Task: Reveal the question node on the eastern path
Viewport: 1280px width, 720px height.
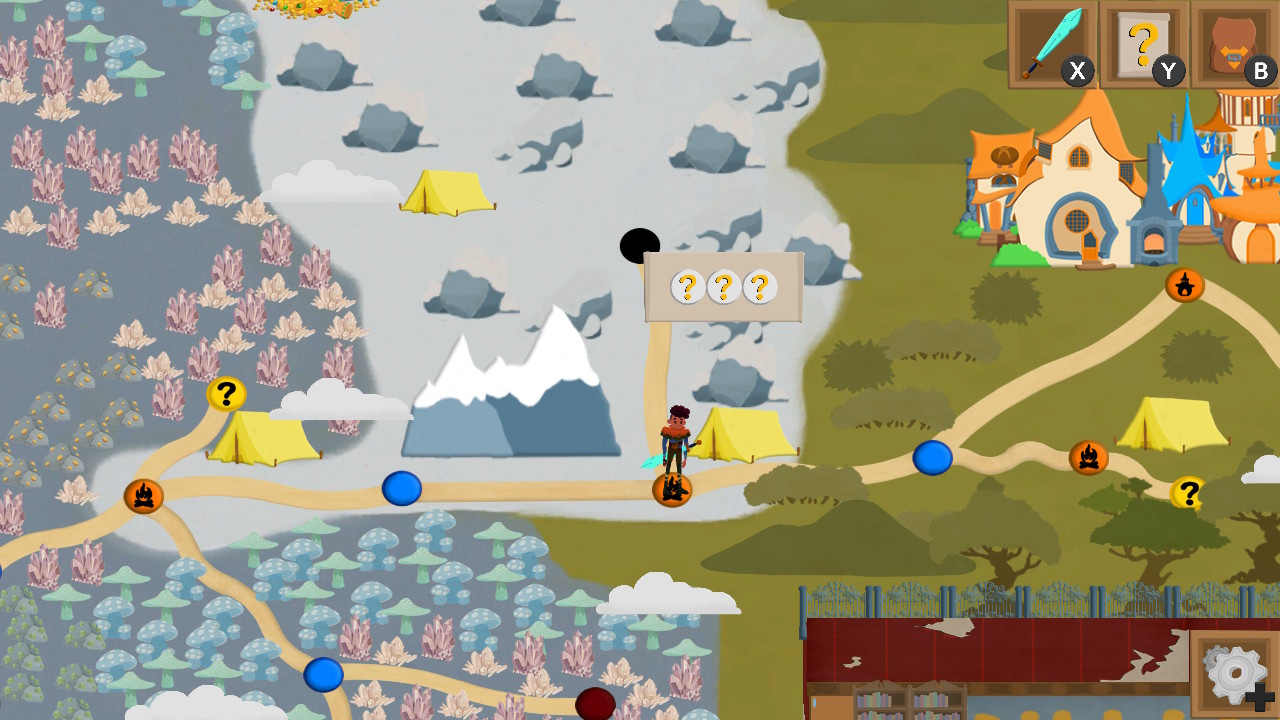Action: coord(1189,492)
